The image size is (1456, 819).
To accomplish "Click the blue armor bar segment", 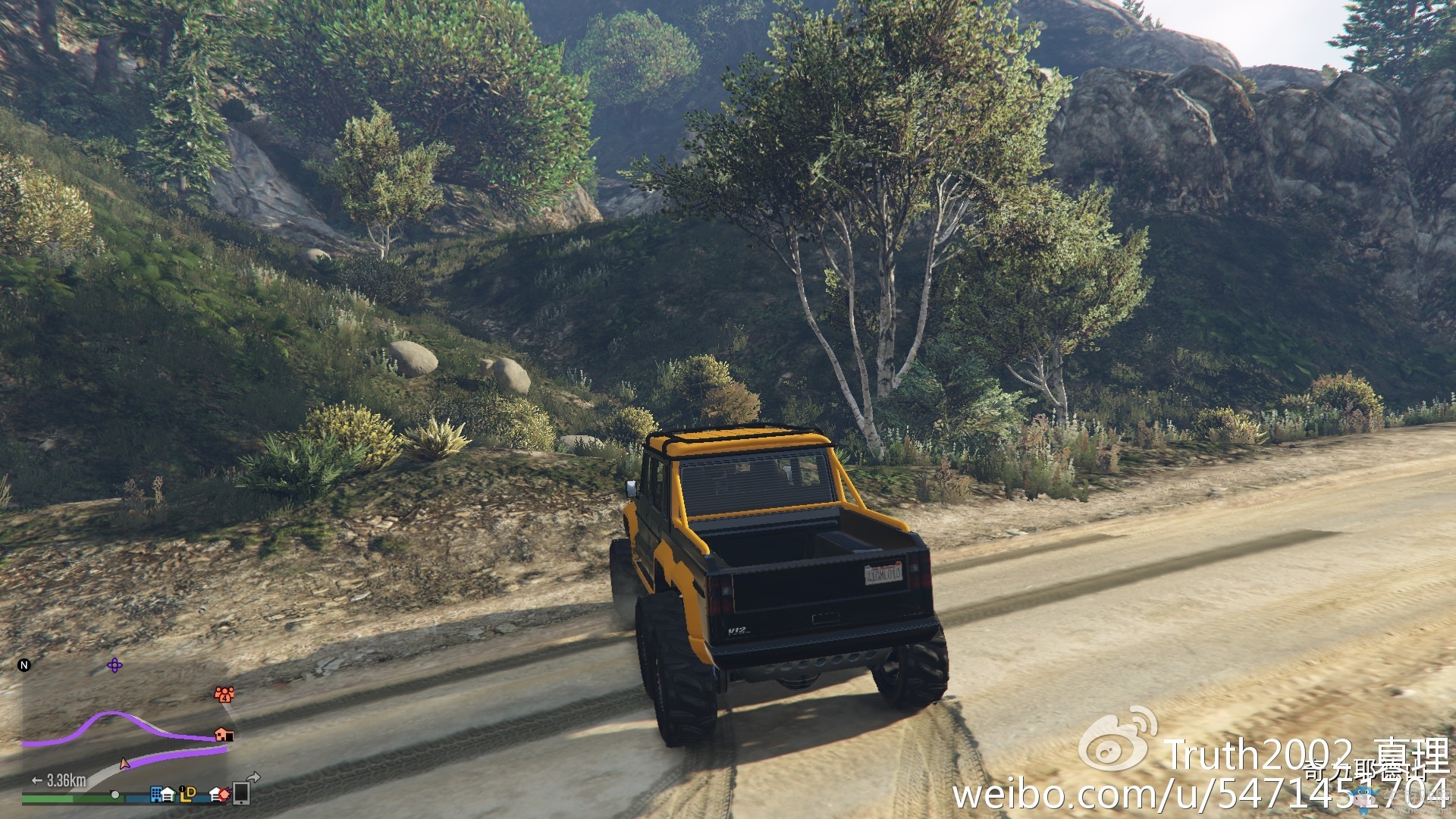I will coord(137,798).
